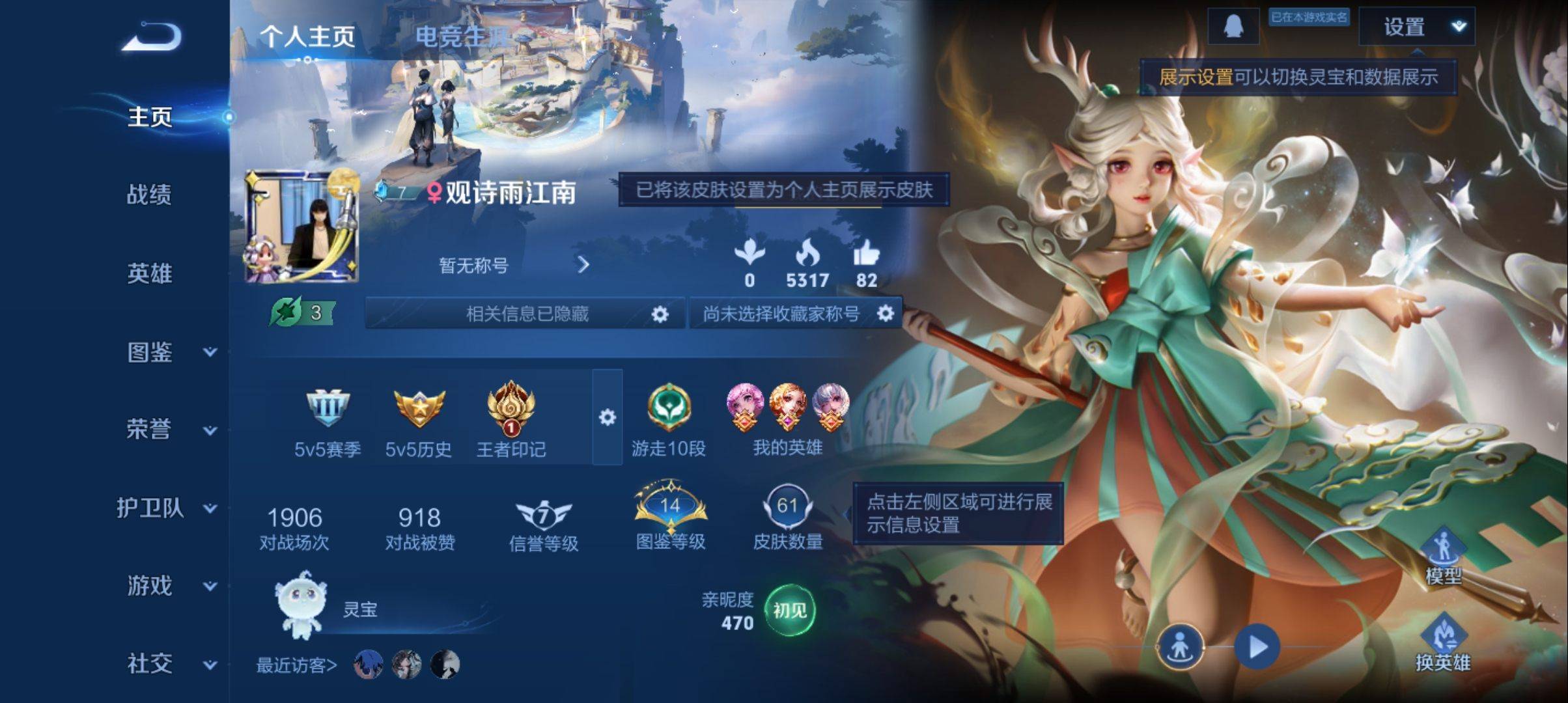
Task: Toggle the gear next to badge showcase row
Action: (608, 417)
